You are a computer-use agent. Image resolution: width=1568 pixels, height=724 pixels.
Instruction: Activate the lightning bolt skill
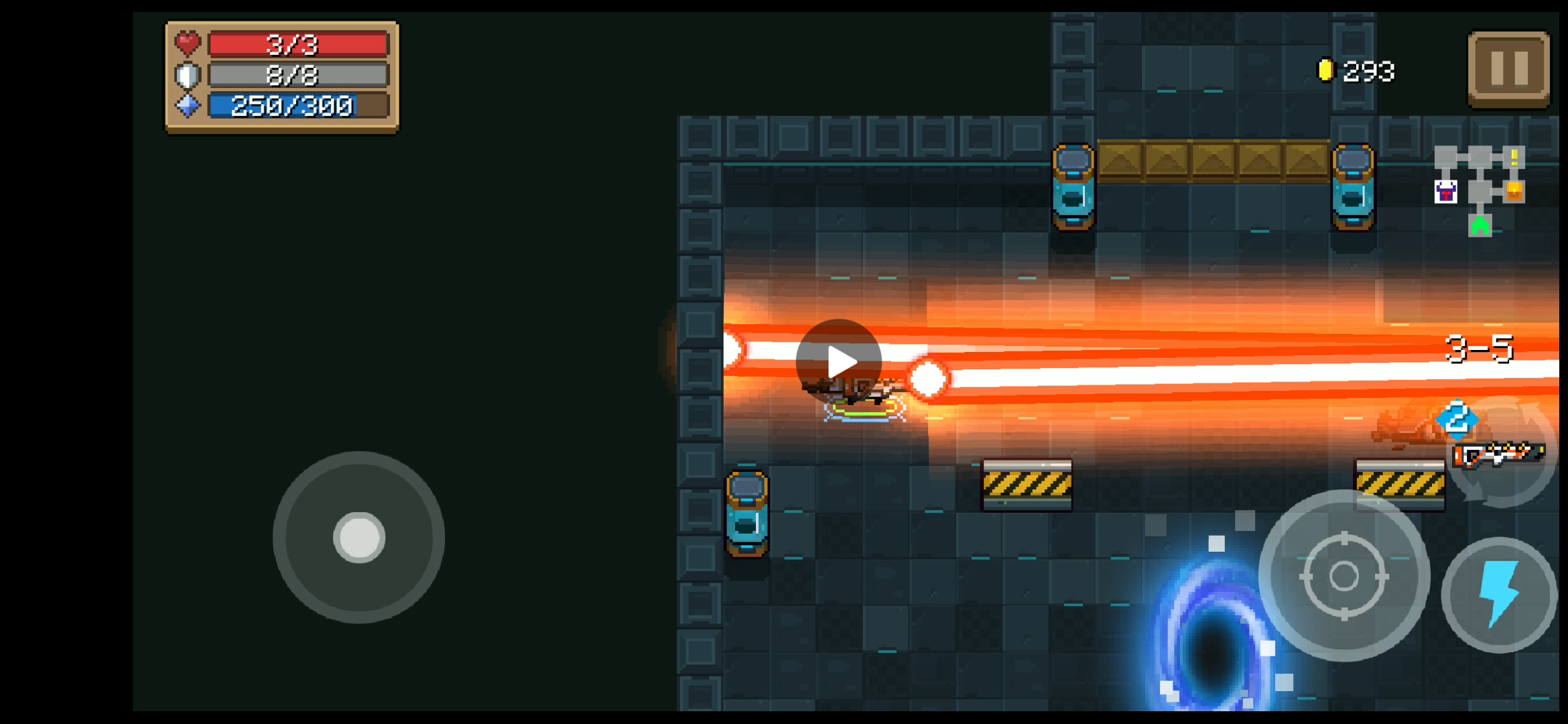[x=1499, y=594]
